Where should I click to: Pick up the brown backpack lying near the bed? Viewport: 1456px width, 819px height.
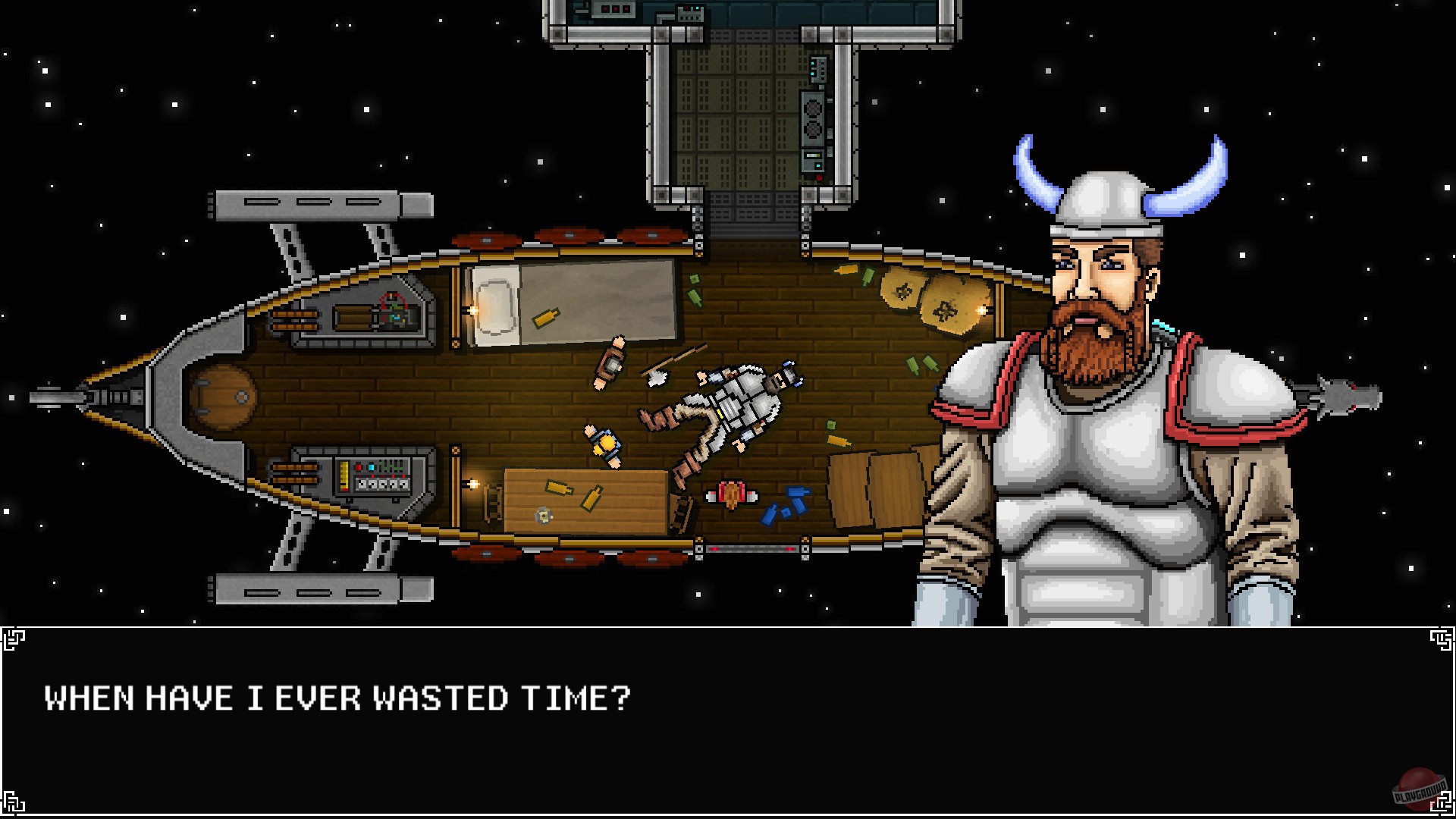pos(610,362)
